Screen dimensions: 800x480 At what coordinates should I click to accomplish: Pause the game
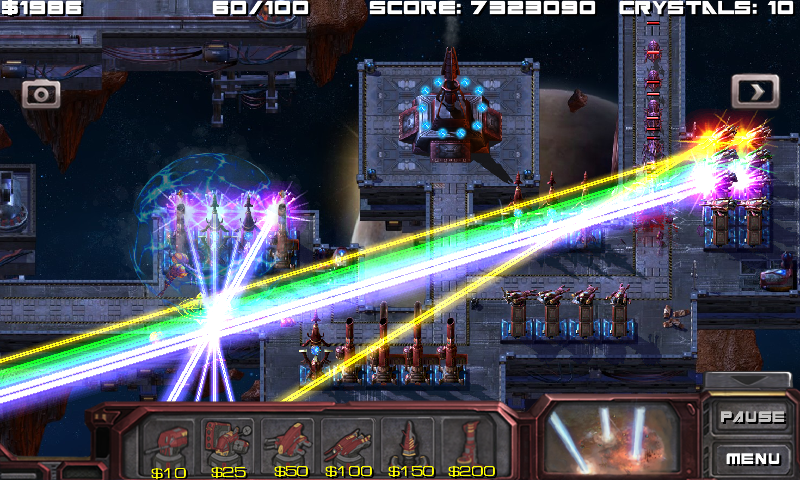(752, 417)
